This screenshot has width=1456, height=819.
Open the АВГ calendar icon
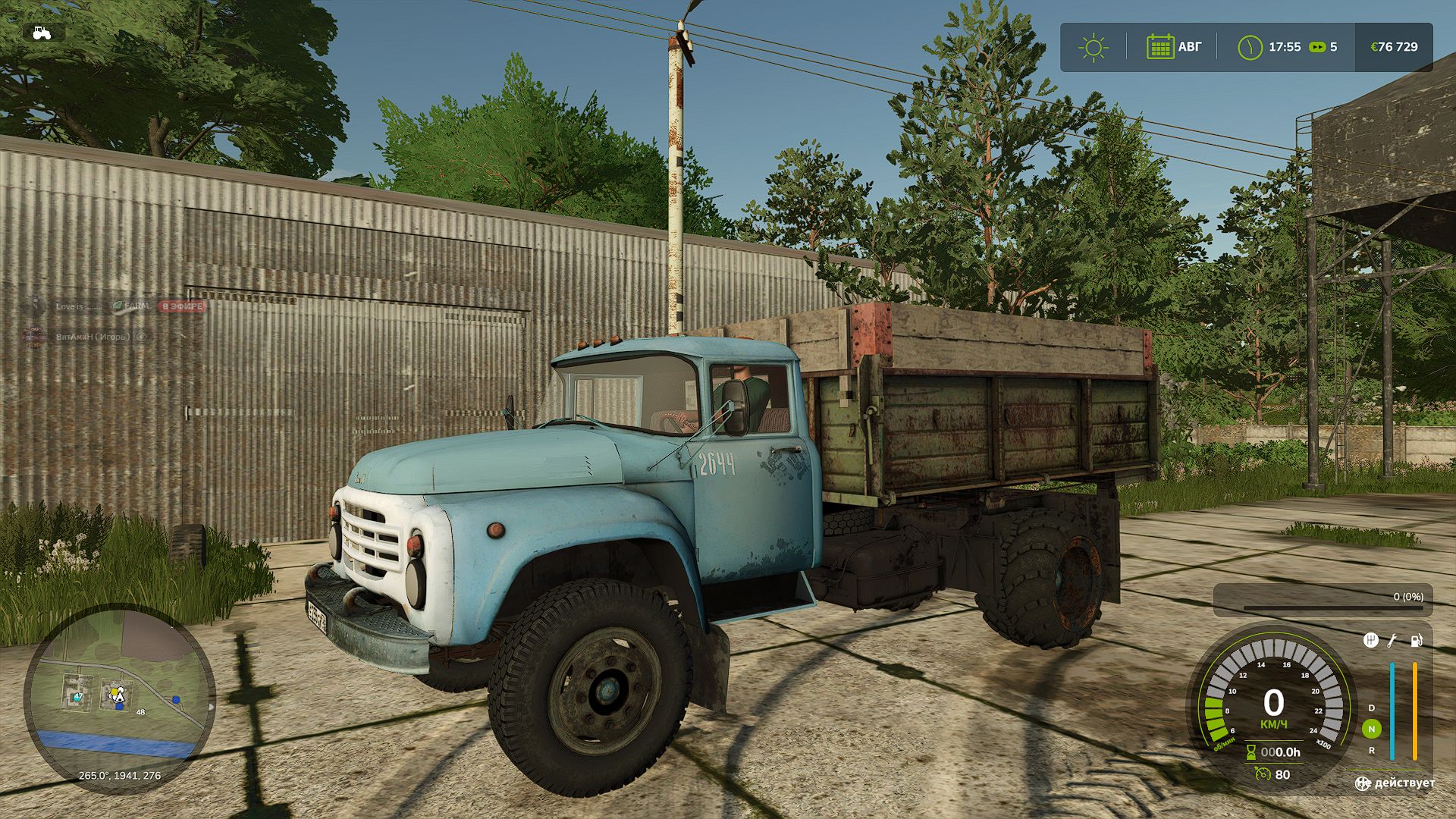tap(1160, 47)
